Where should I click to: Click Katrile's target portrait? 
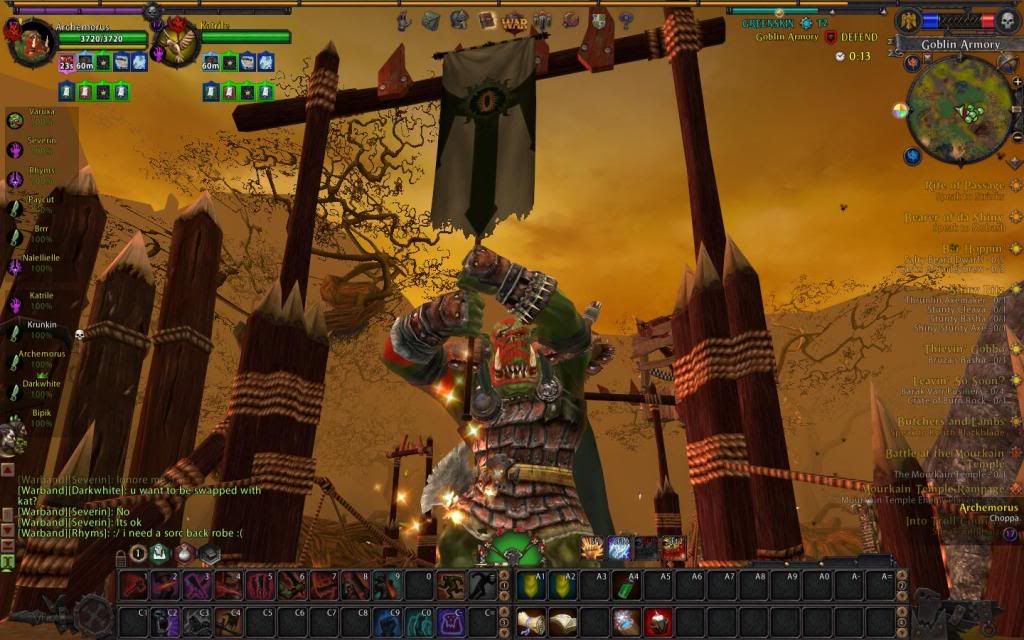click(x=178, y=42)
